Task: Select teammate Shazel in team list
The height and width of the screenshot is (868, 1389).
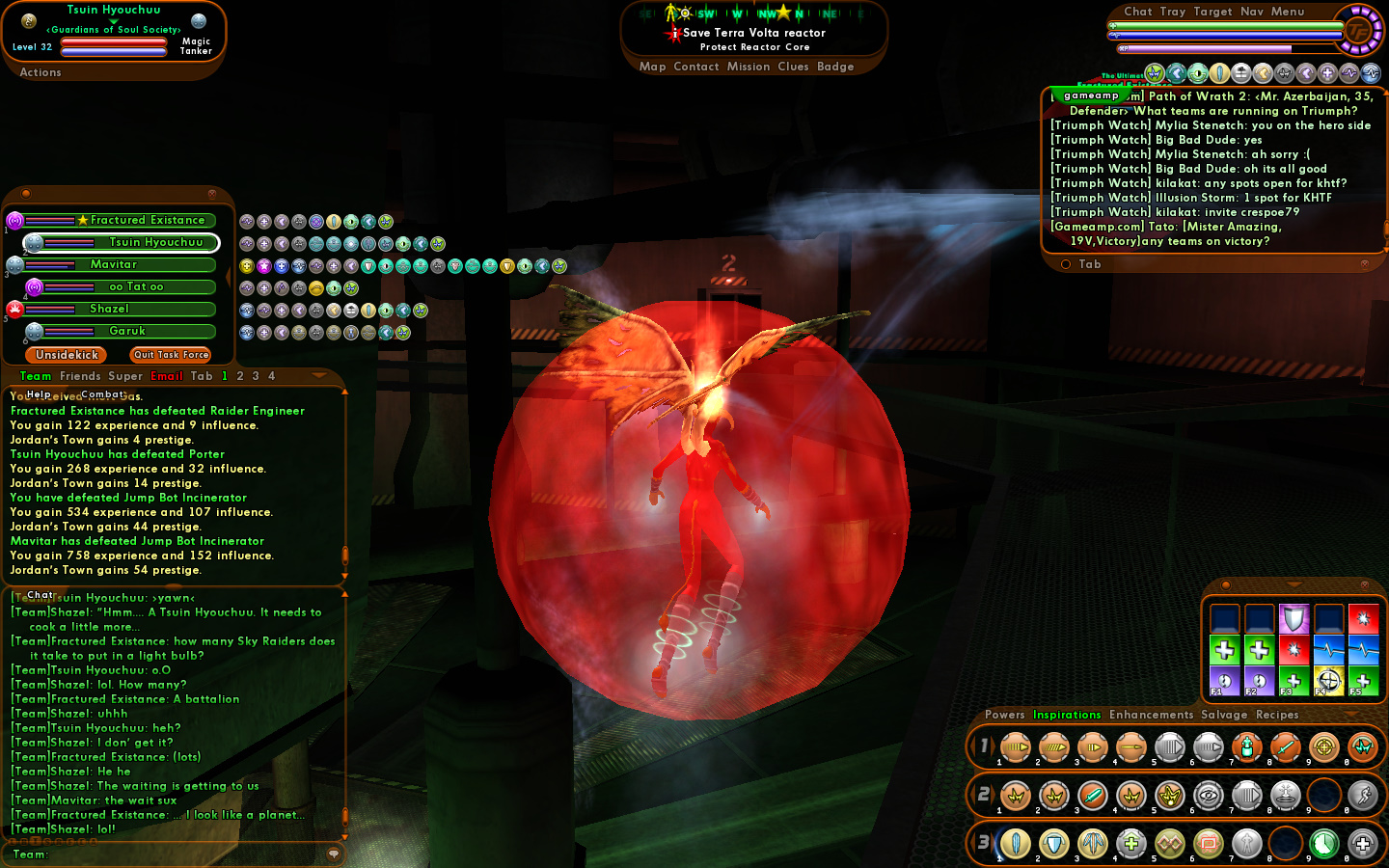Action: pyautogui.click(x=109, y=309)
